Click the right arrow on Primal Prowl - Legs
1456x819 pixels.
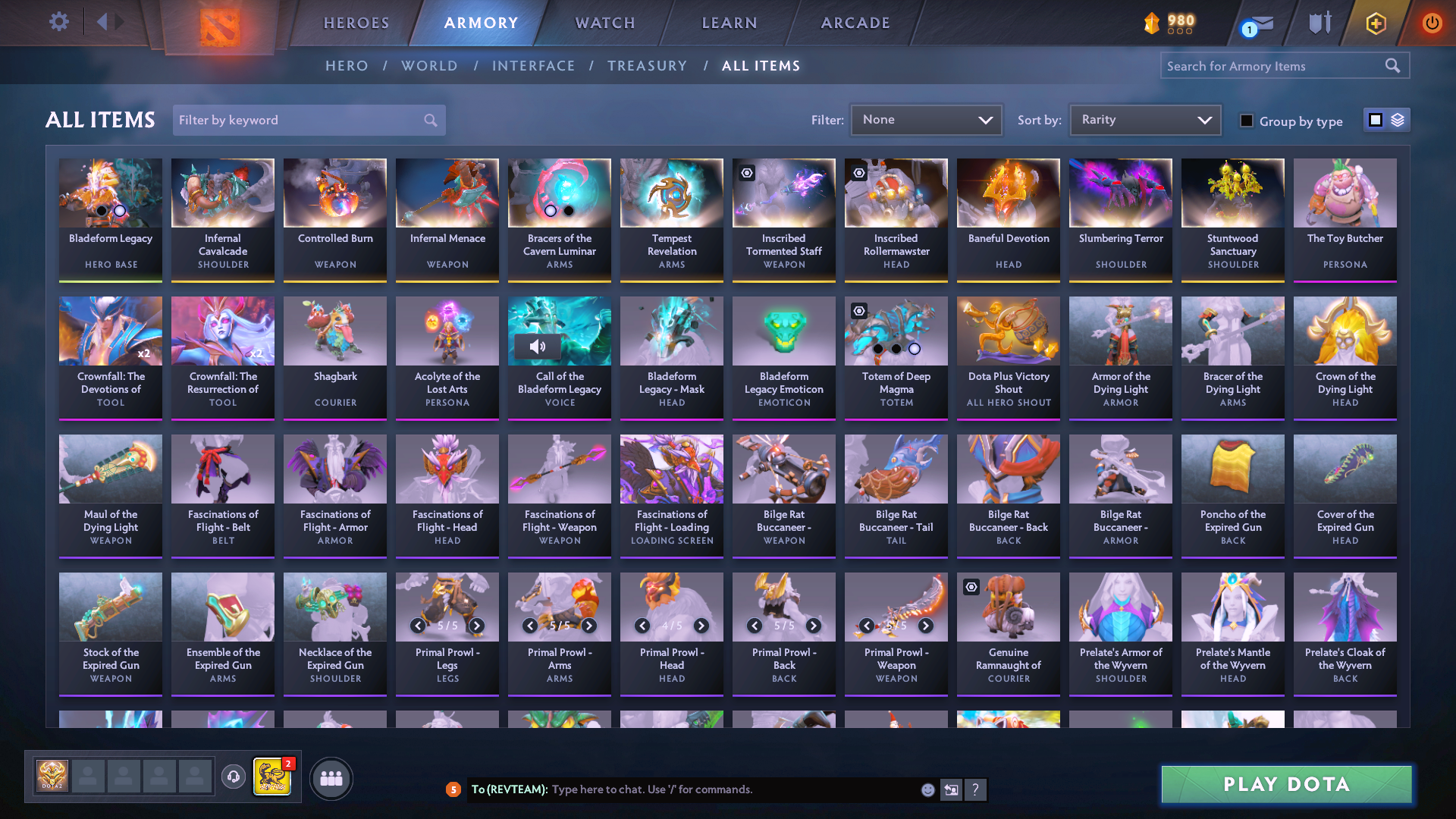[476, 626]
